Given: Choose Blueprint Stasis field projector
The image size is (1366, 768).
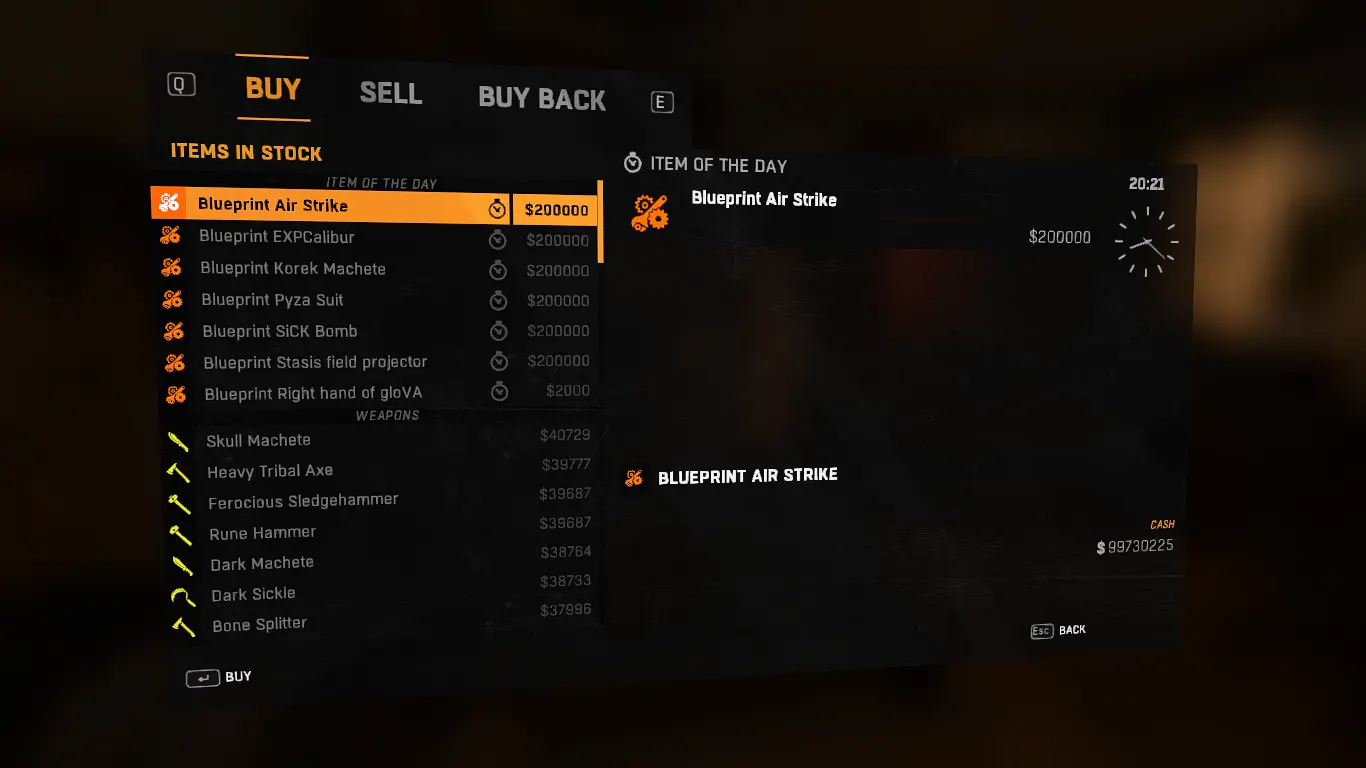Looking at the screenshot, I should pyautogui.click(x=315, y=362).
